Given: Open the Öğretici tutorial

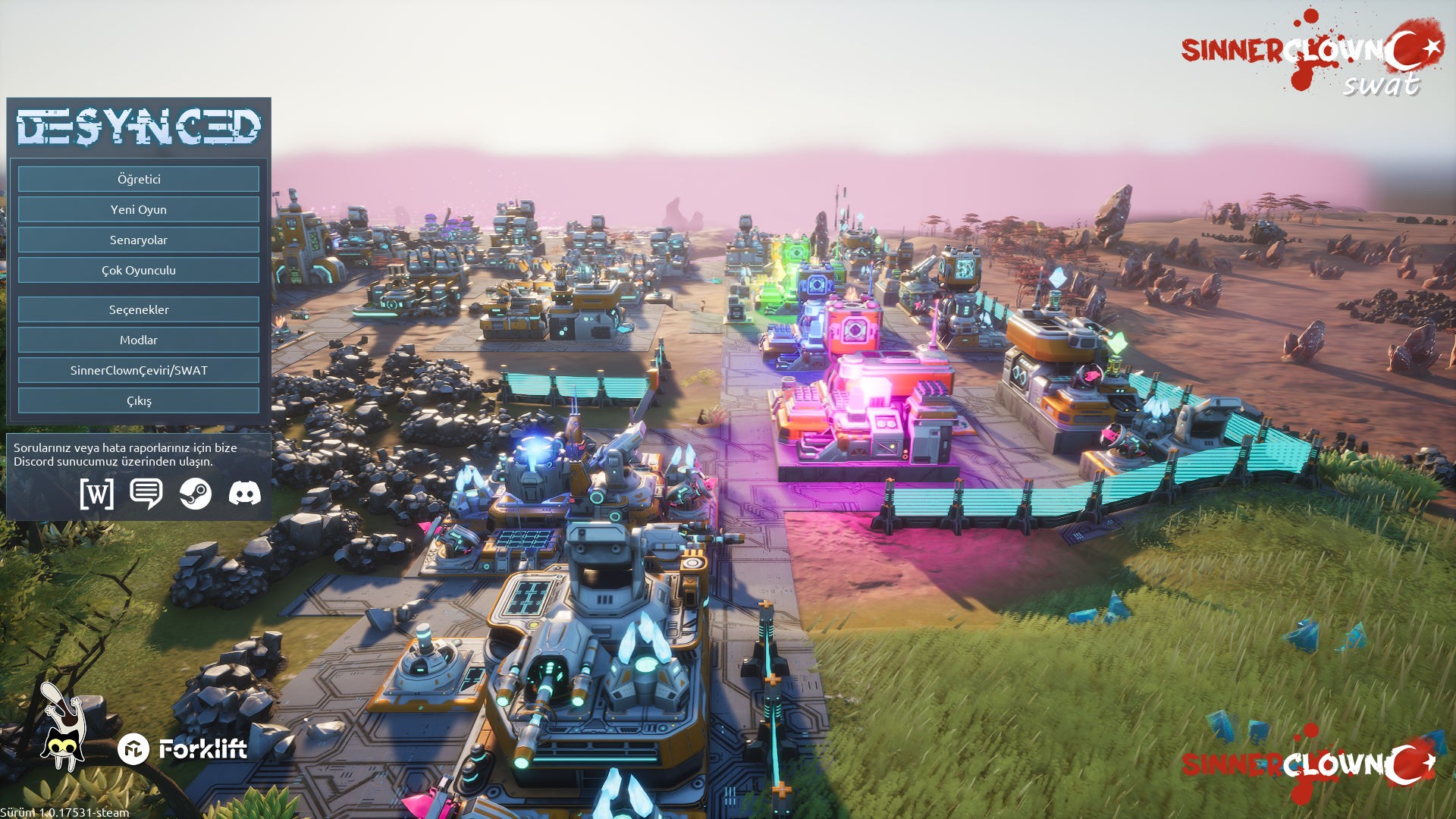Looking at the screenshot, I should (139, 179).
